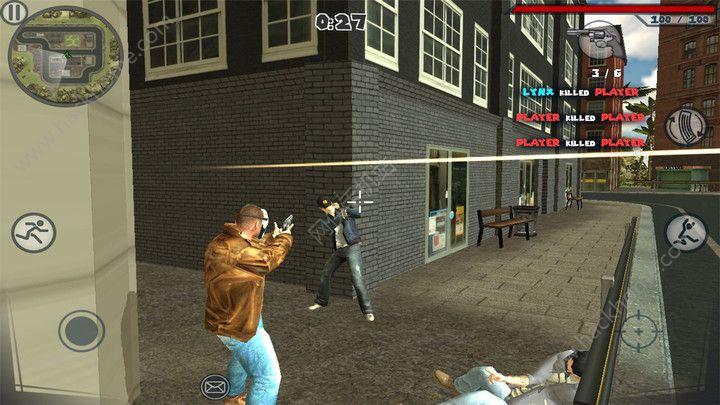Tap the sprint running-man button
The image size is (720, 405).
33,233
